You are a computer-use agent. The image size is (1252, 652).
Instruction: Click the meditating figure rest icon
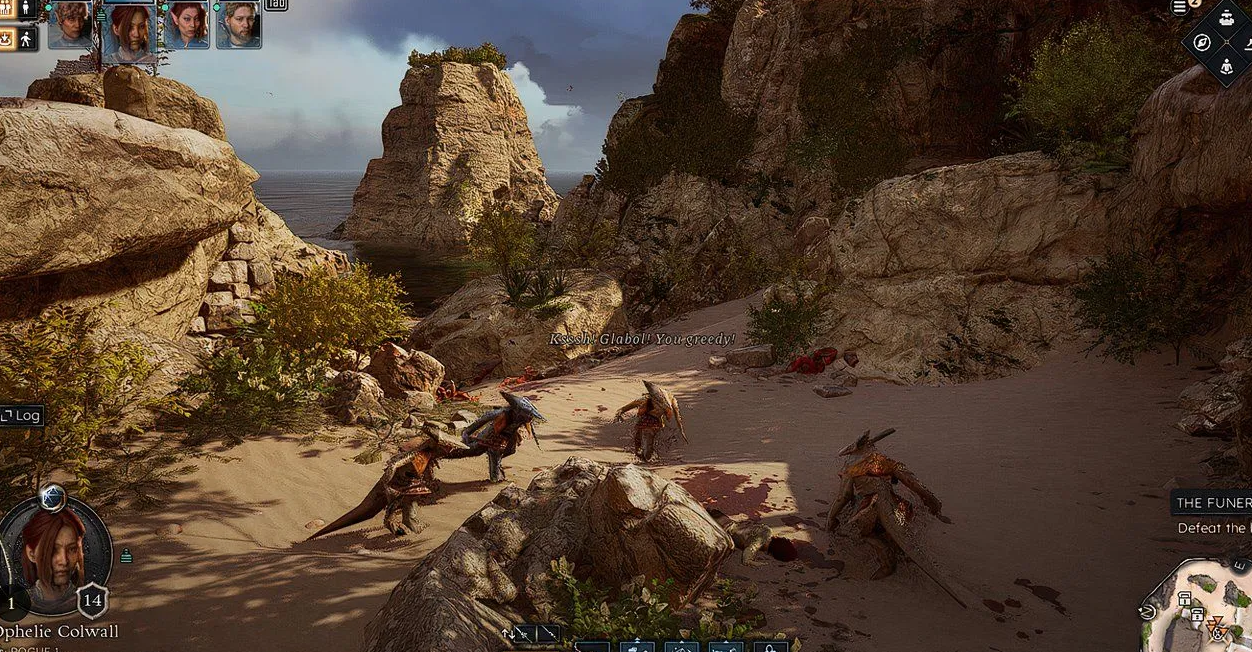(1227, 67)
